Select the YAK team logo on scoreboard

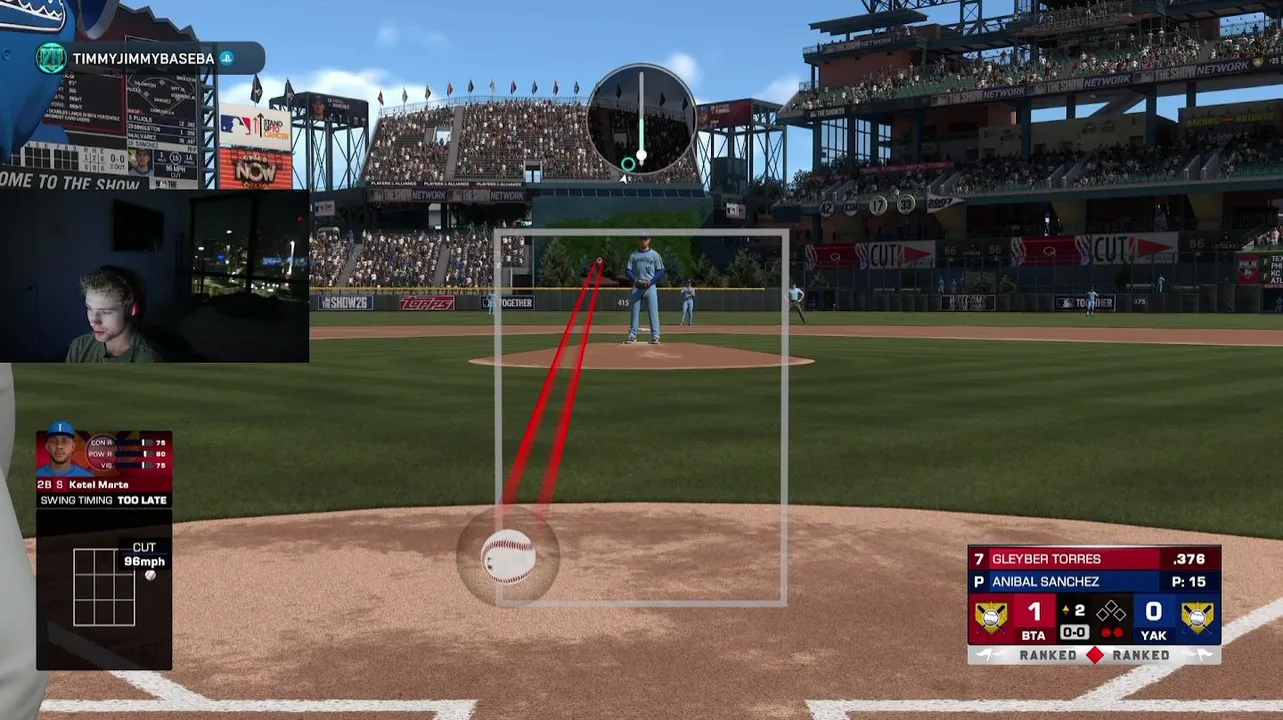point(1197,617)
